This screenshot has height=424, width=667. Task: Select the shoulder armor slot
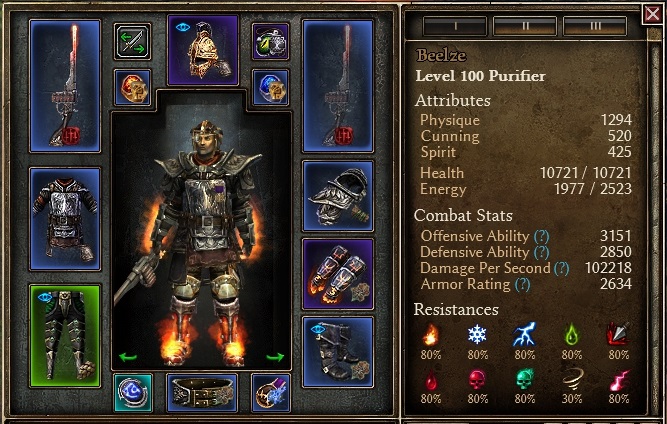pyautogui.click(x=338, y=194)
